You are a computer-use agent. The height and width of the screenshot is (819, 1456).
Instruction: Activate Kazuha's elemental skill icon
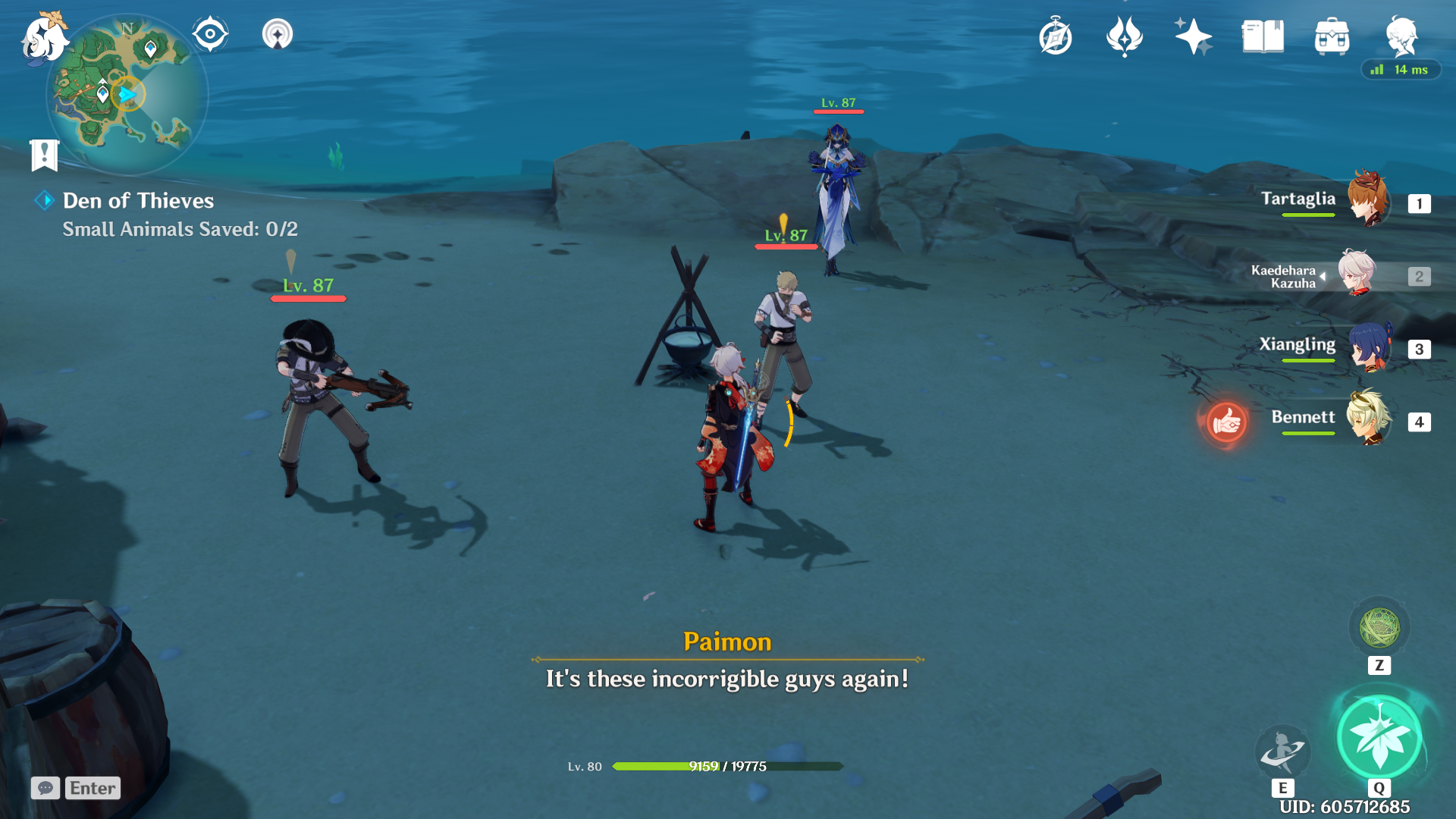click(1282, 750)
